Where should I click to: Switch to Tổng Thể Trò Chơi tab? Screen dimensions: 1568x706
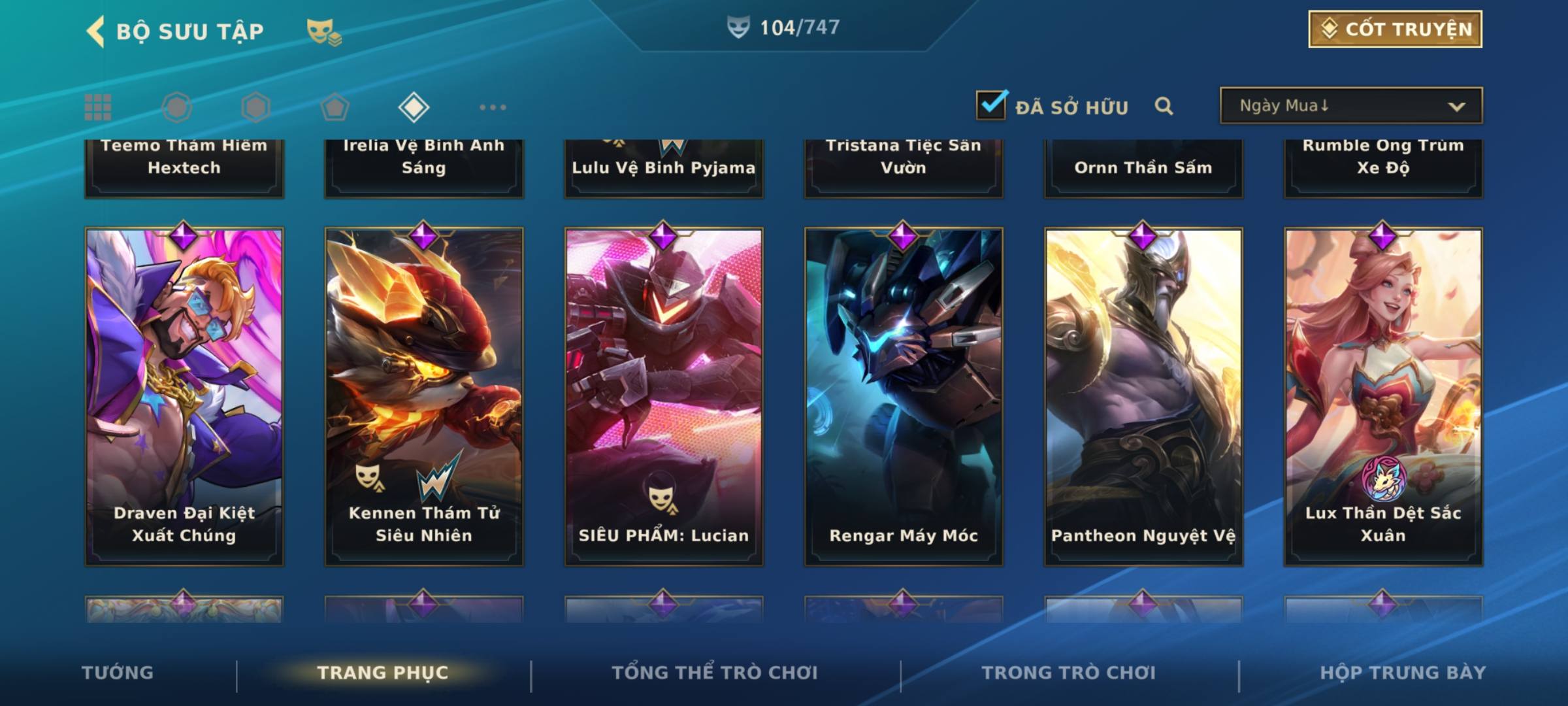coord(715,673)
